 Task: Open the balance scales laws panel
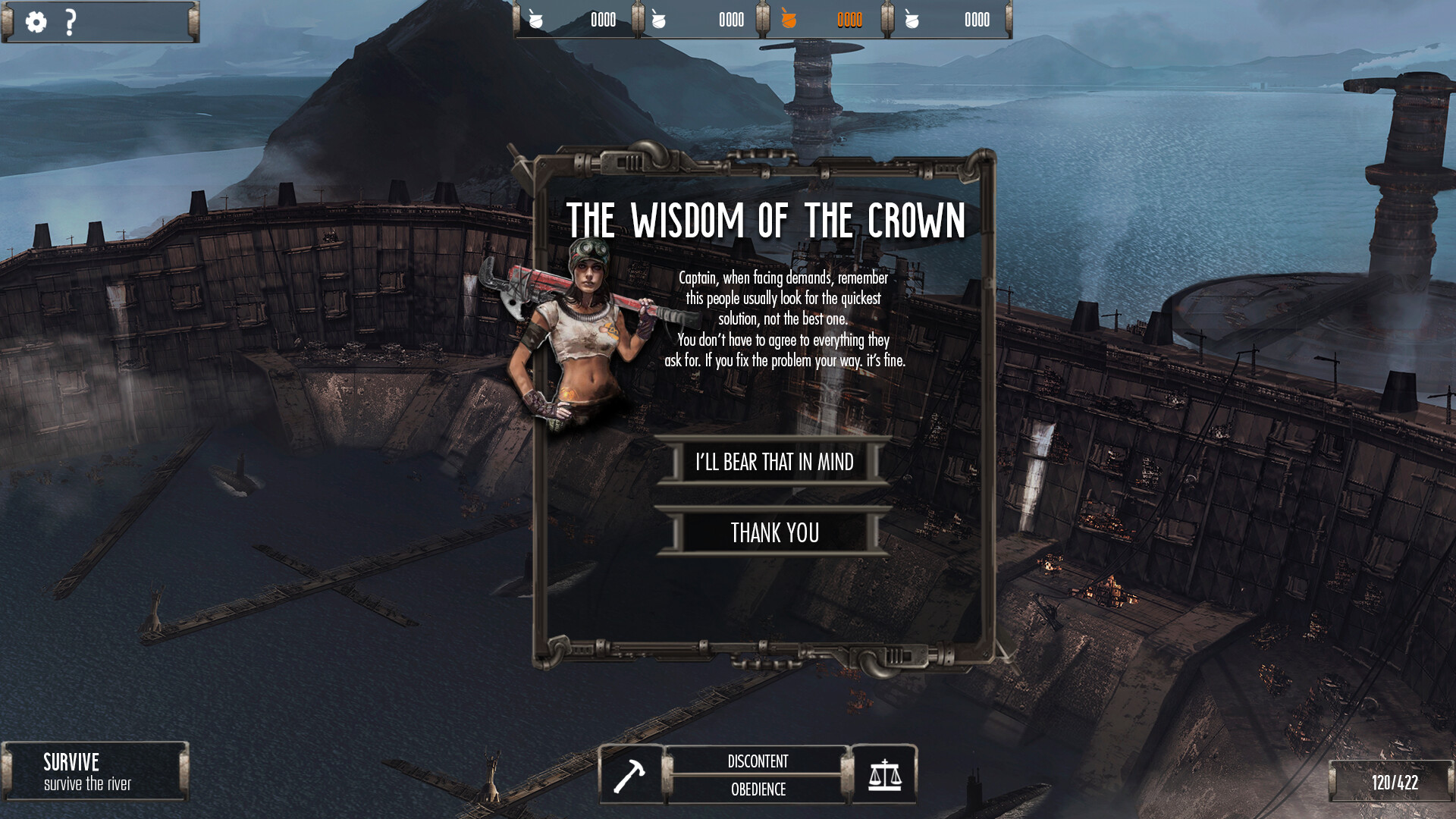(884, 775)
